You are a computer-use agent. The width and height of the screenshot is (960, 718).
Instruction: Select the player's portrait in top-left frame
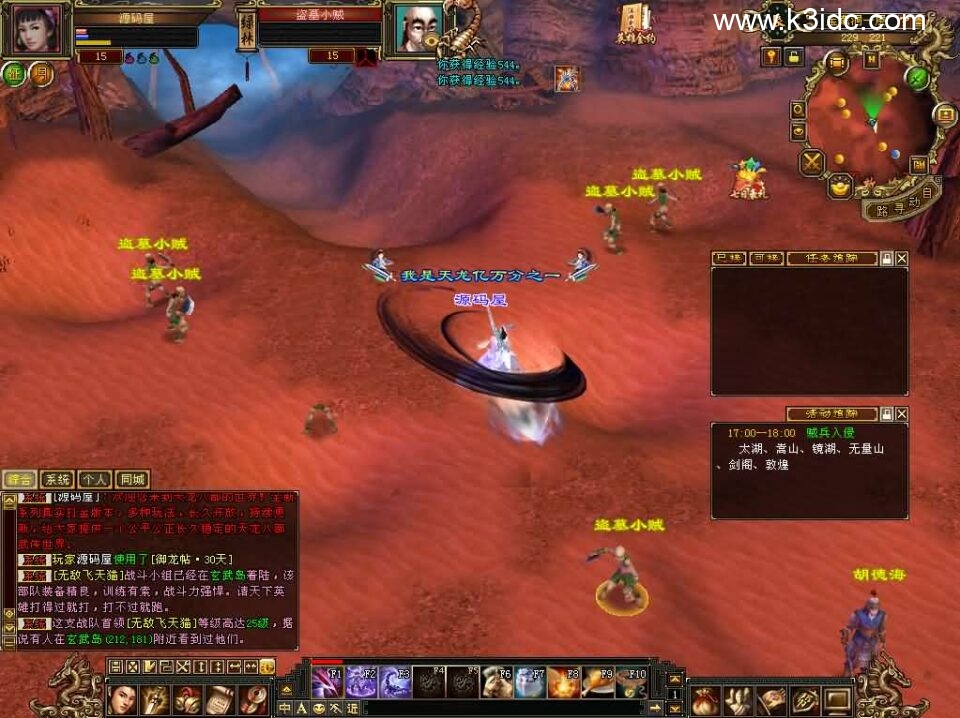pos(37,30)
